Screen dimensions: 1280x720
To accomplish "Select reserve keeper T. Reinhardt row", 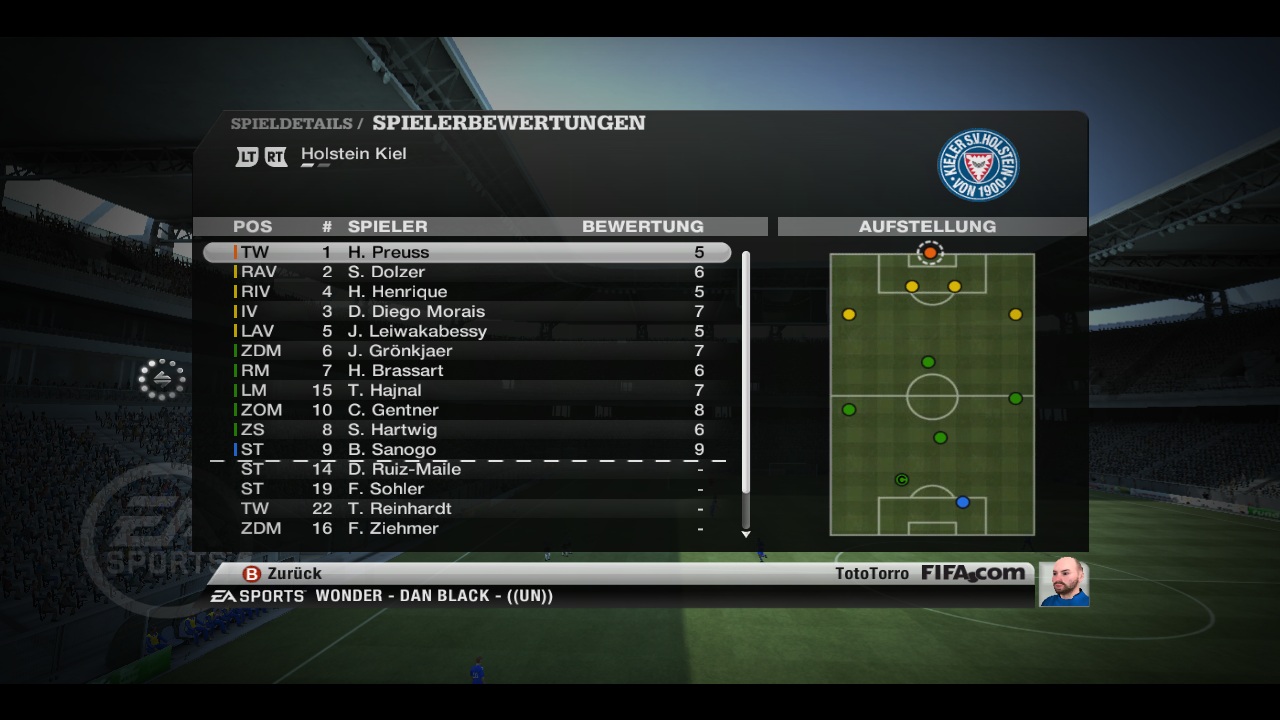I will click(467, 508).
